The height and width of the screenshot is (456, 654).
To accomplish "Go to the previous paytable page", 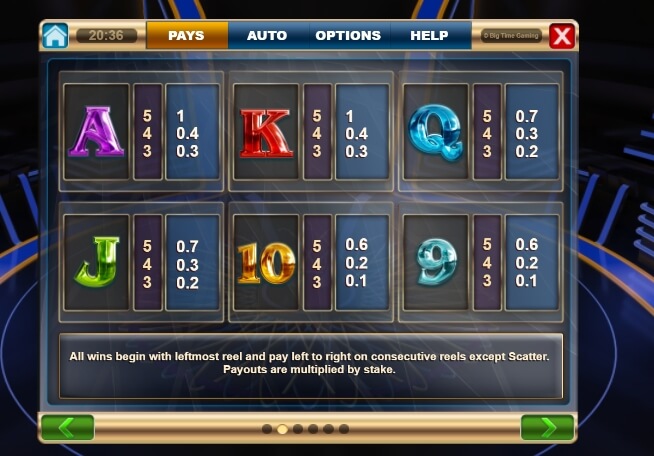I will (68, 428).
